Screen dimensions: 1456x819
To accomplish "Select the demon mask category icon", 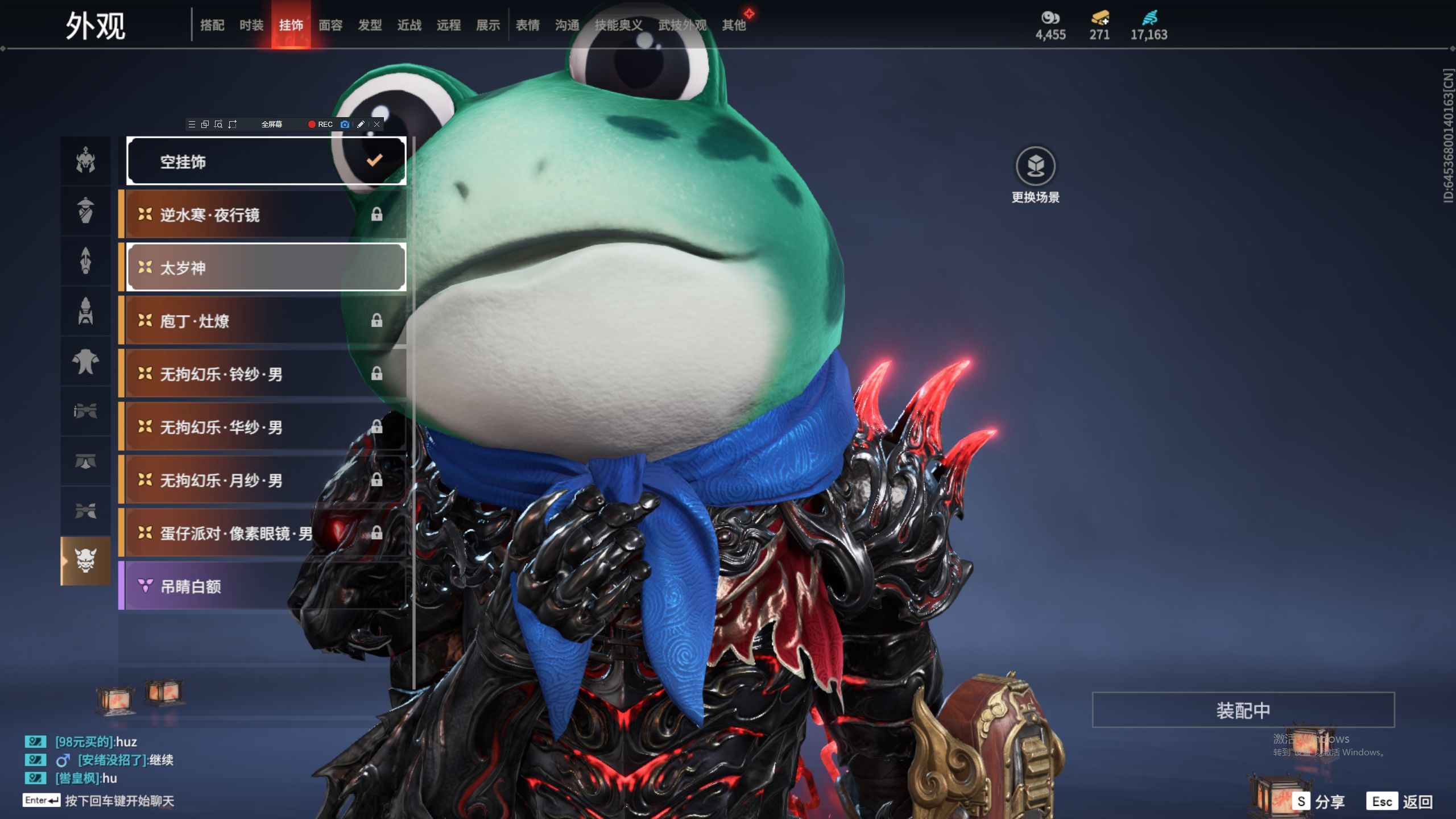I will coord(86,561).
